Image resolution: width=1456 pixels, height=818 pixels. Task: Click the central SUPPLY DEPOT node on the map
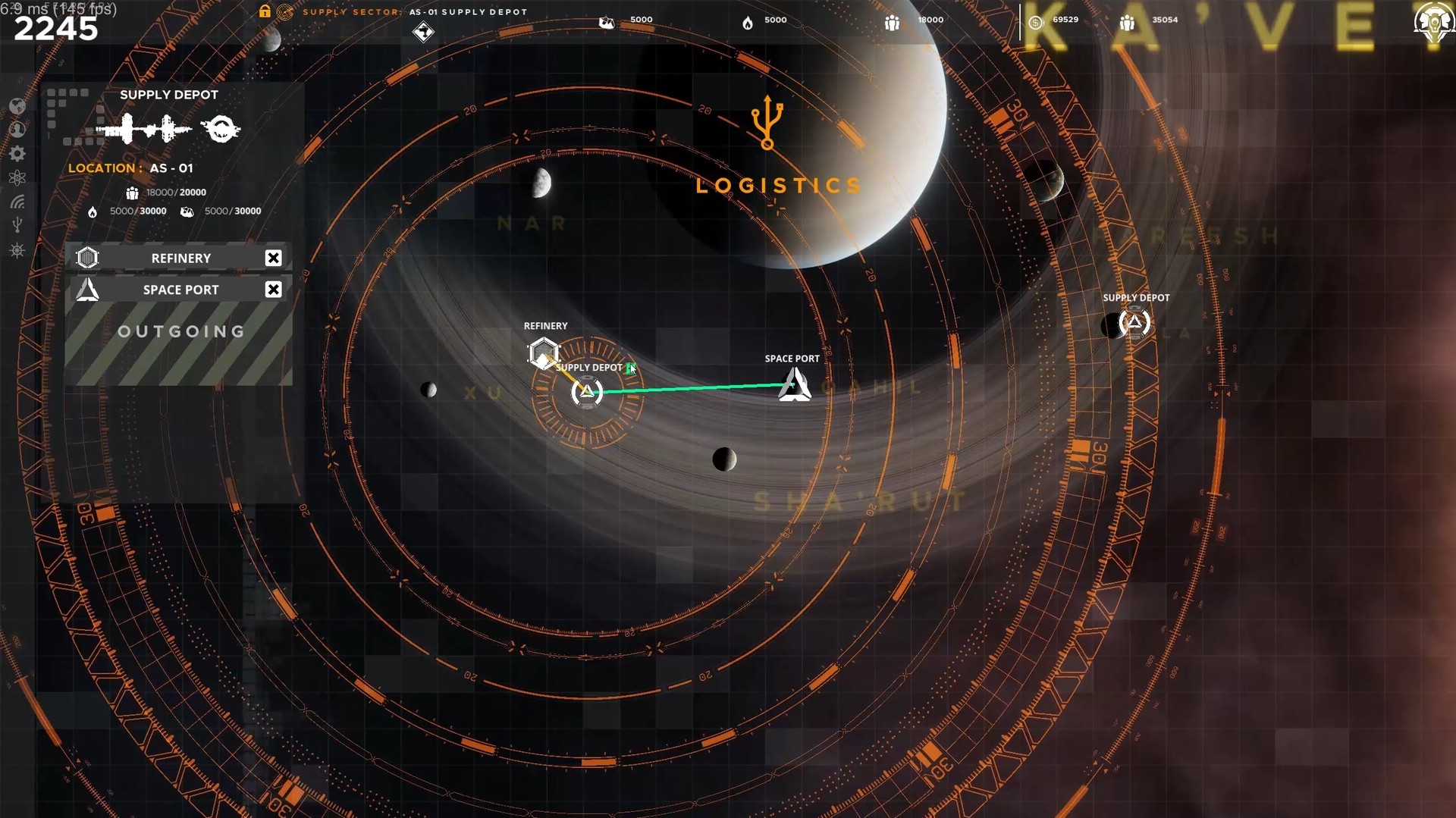point(588,392)
